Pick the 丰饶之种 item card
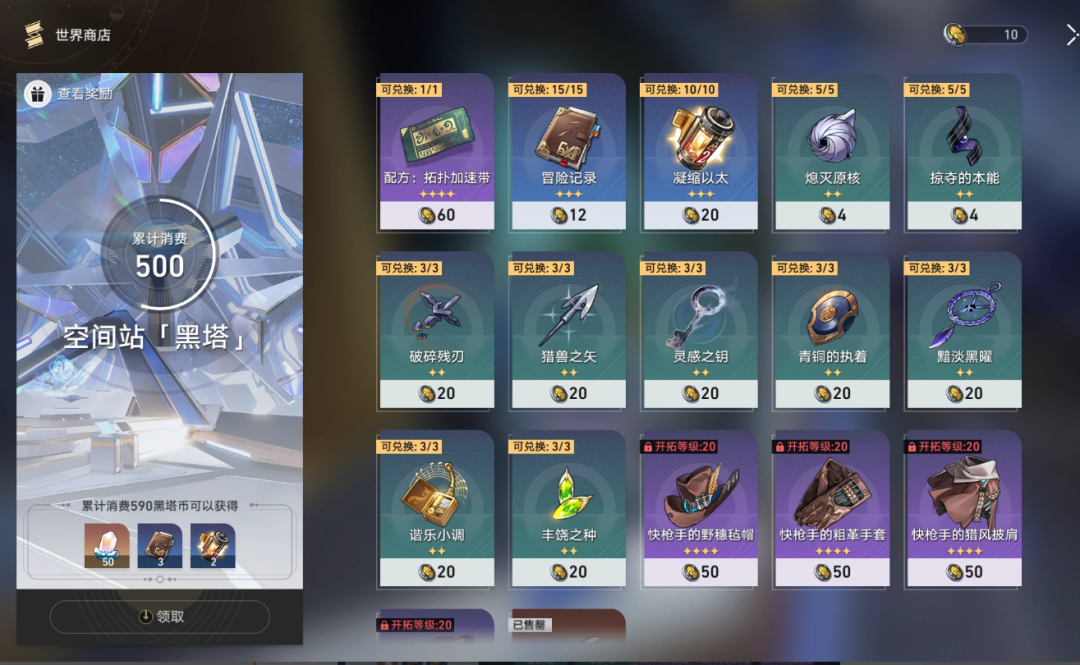The image size is (1080, 665). click(x=568, y=507)
